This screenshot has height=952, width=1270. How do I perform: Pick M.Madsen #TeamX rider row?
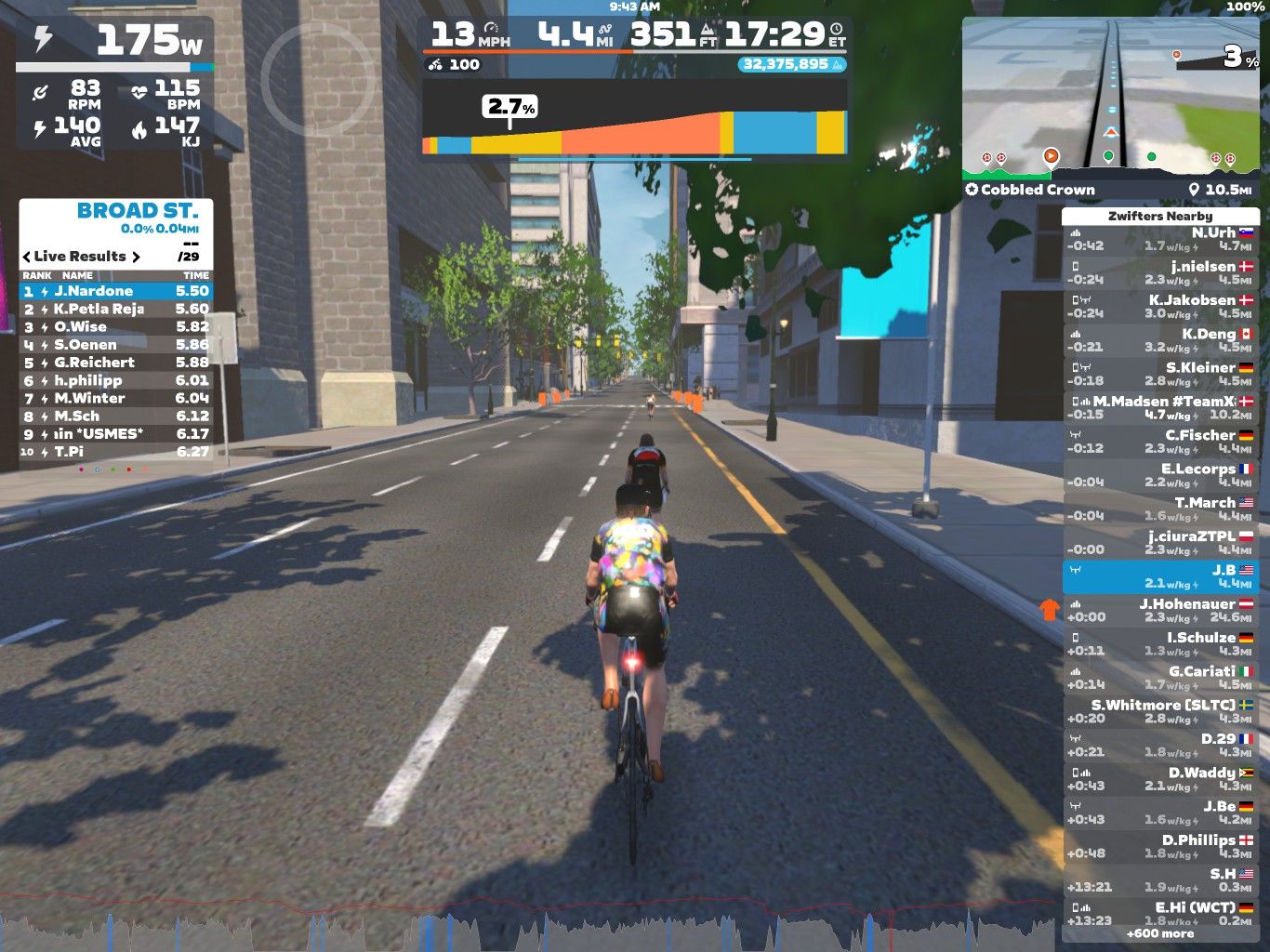tap(1159, 408)
